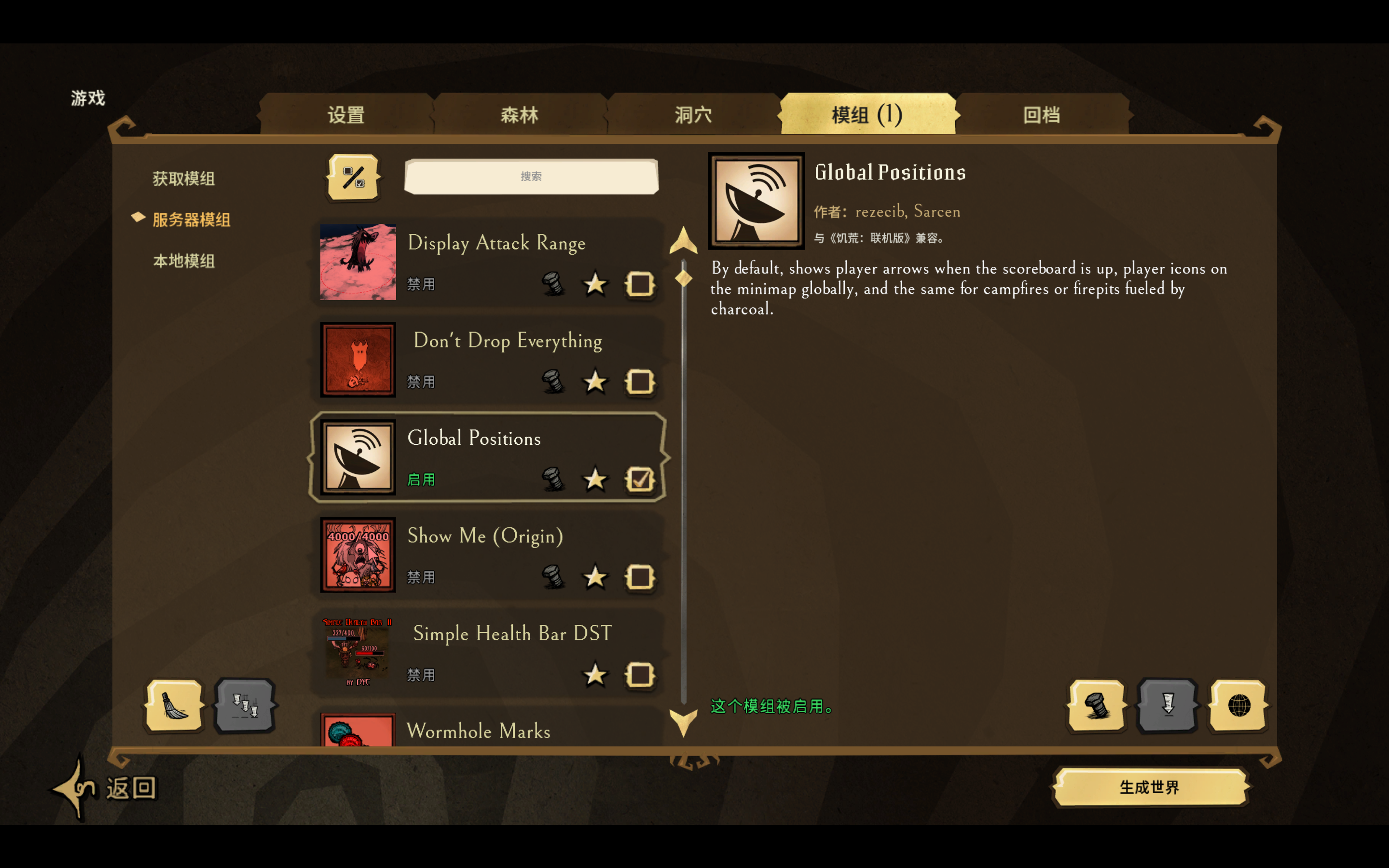Click the mod list scroll-down arrow
Image resolution: width=1389 pixels, height=868 pixels.
[x=683, y=722]
